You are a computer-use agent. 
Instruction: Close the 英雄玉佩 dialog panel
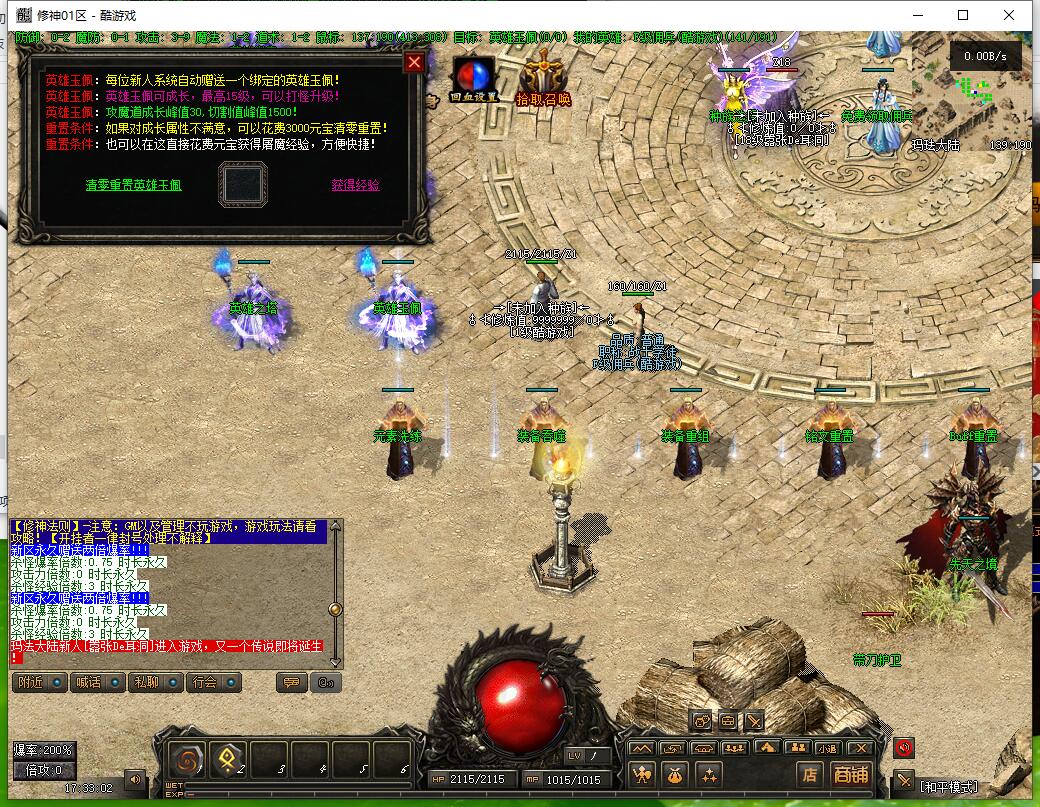pyautogui.click(x=414, y=63)
